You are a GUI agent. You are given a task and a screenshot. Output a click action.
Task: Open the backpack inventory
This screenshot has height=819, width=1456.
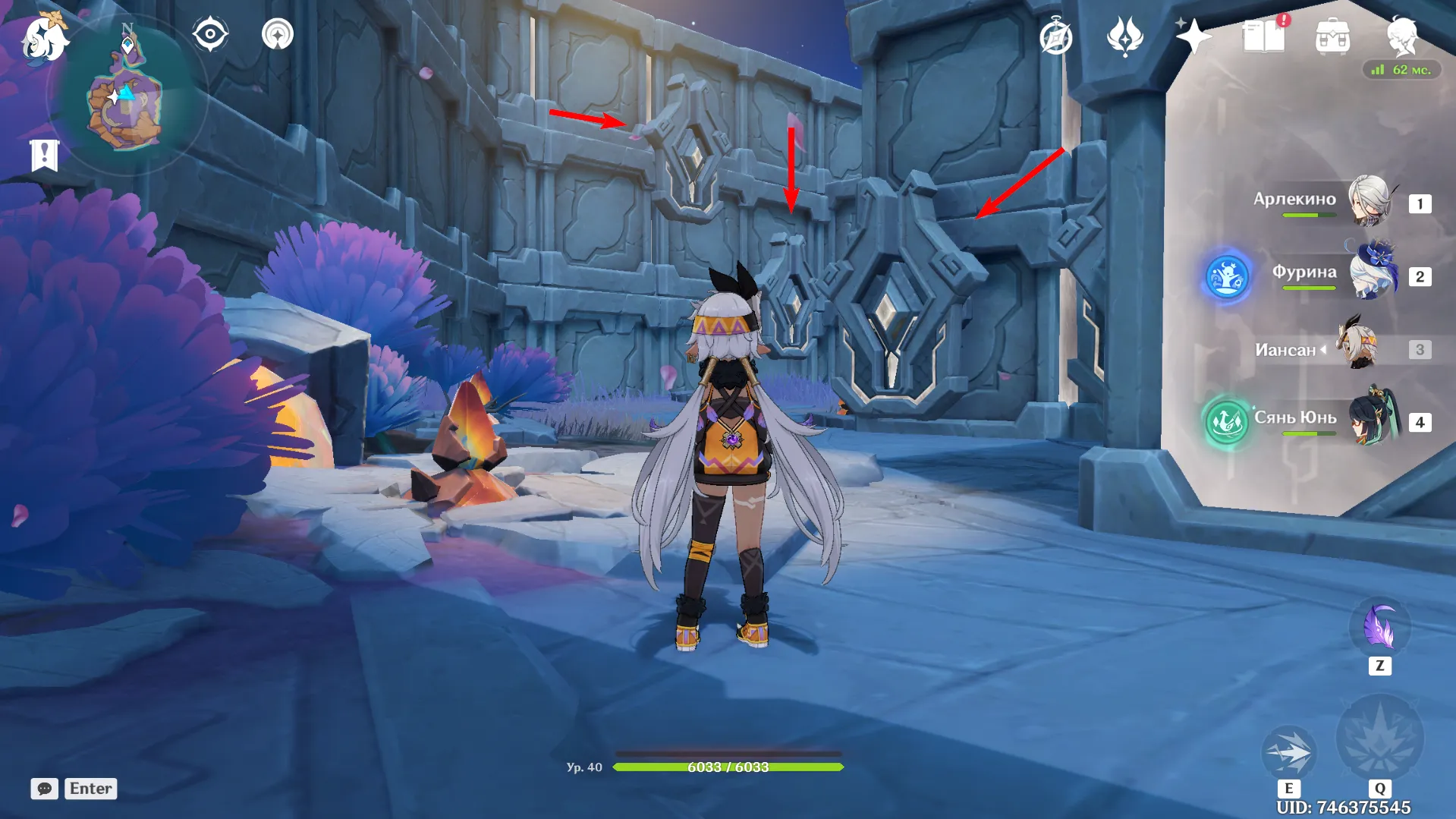coord(1332,36)
